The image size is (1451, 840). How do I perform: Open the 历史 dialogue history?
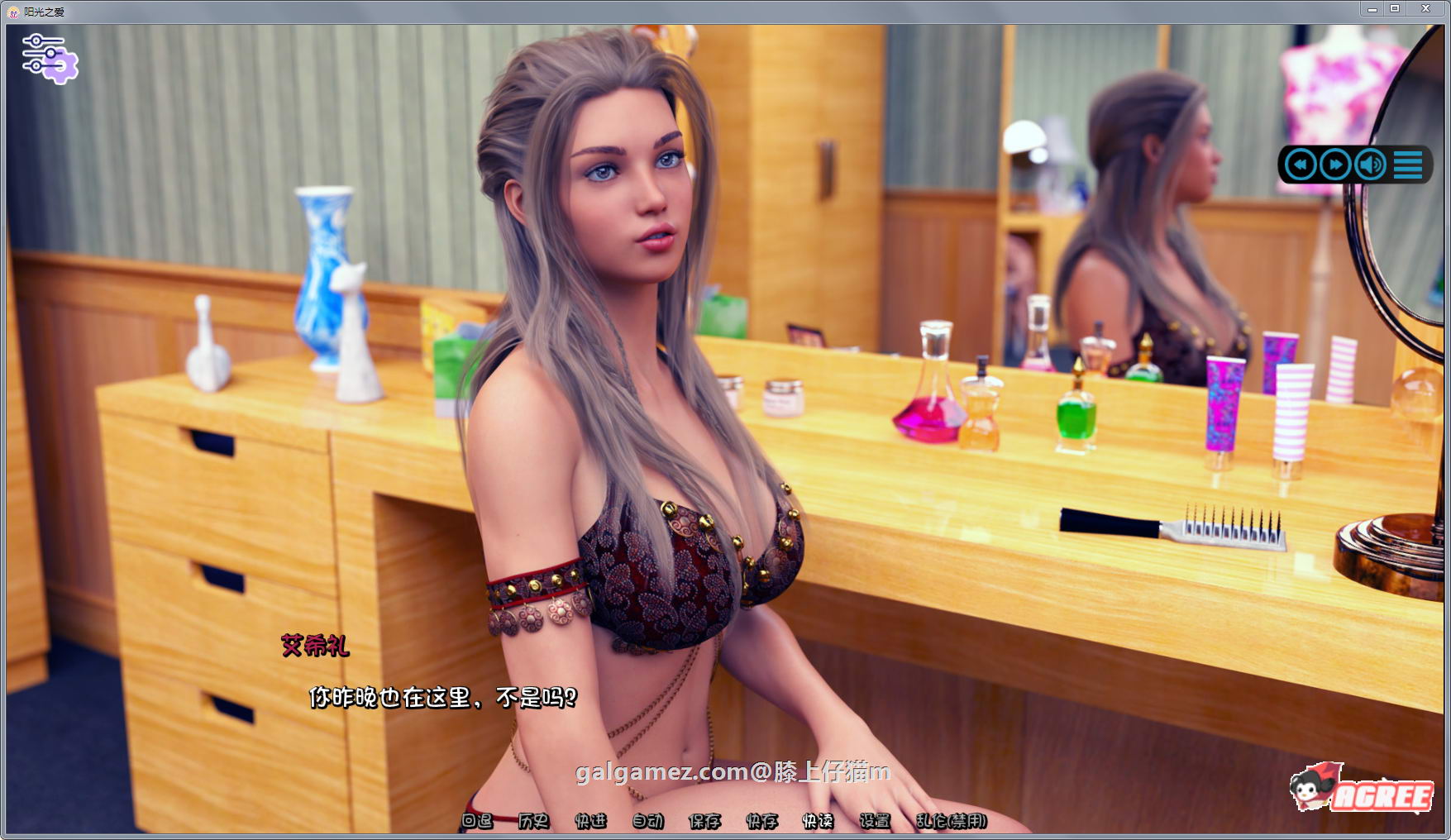pos(533,821)
